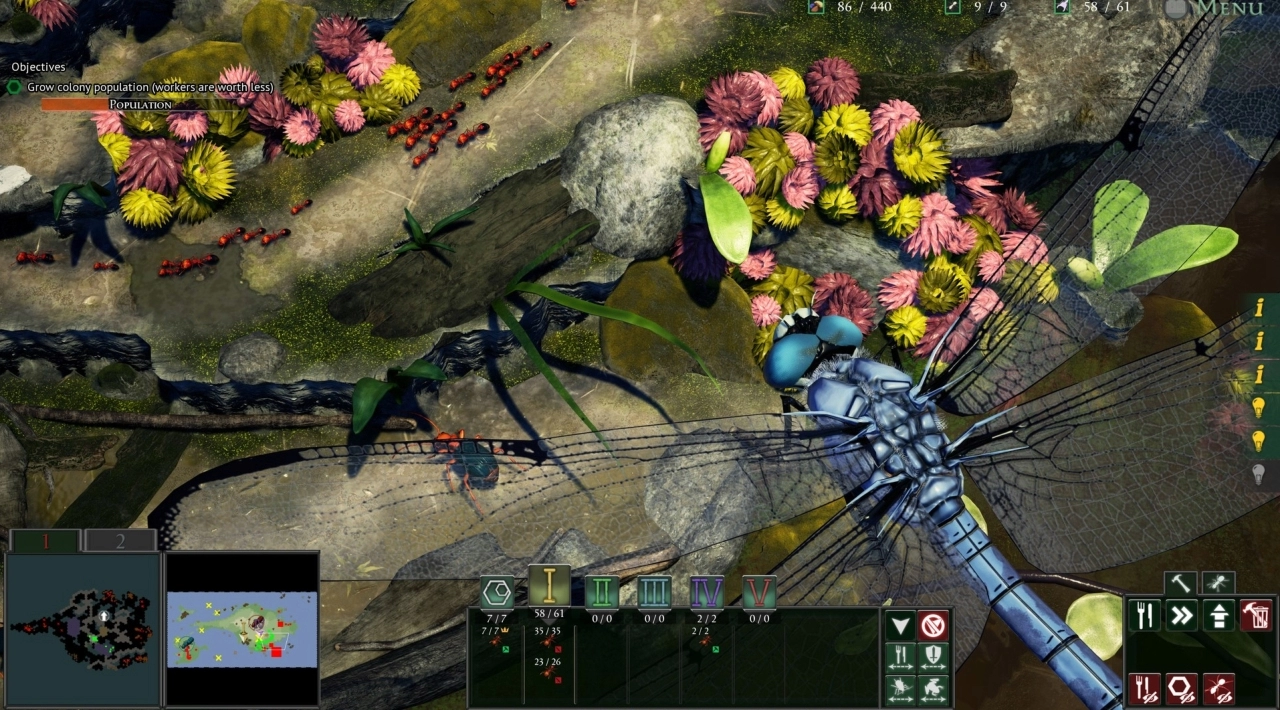Click the red crossed-out circle button
Viewport: 1280px width, 710px height.
point(933,626)
